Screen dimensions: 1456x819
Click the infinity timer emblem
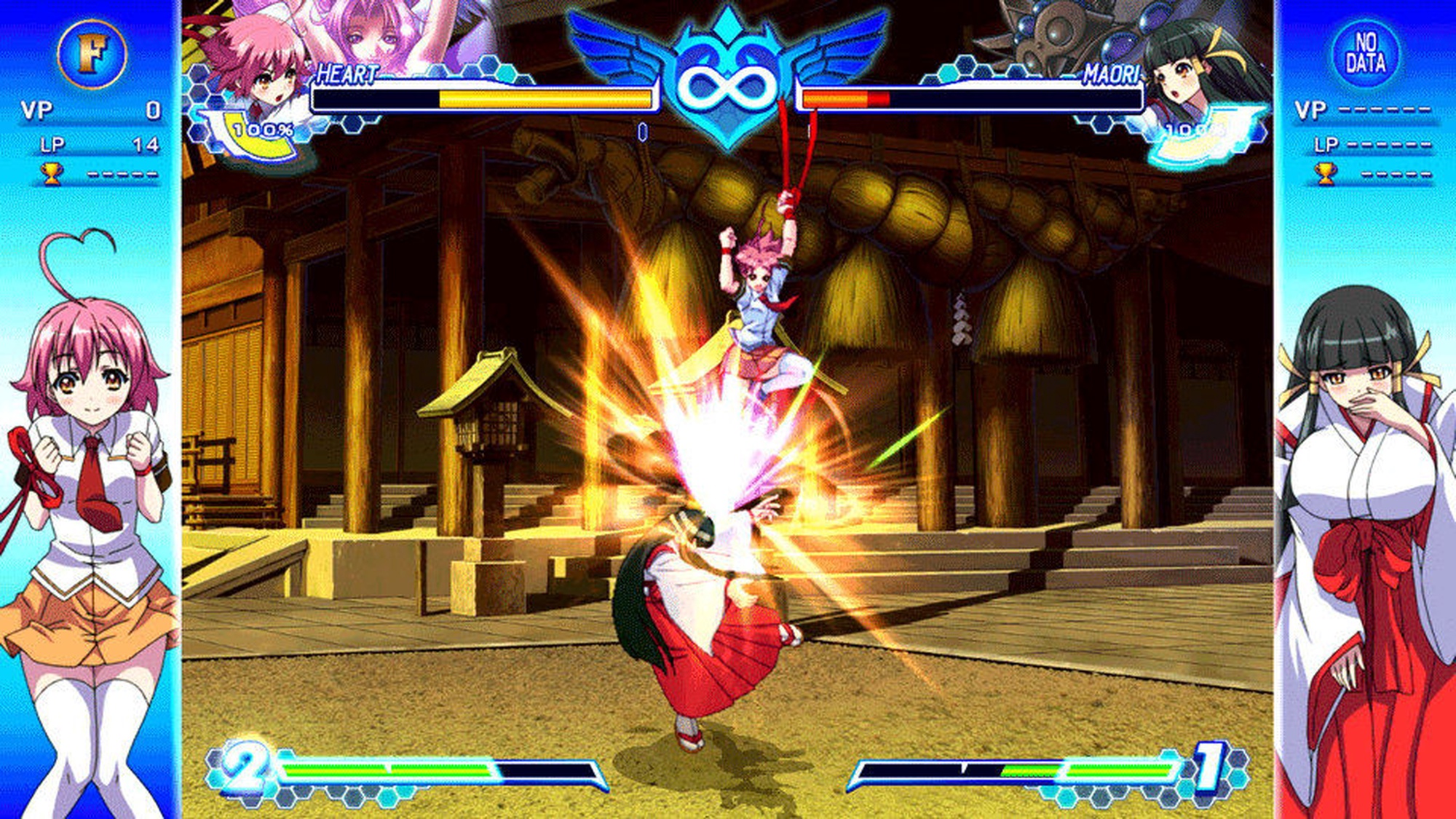coord(728,84)
